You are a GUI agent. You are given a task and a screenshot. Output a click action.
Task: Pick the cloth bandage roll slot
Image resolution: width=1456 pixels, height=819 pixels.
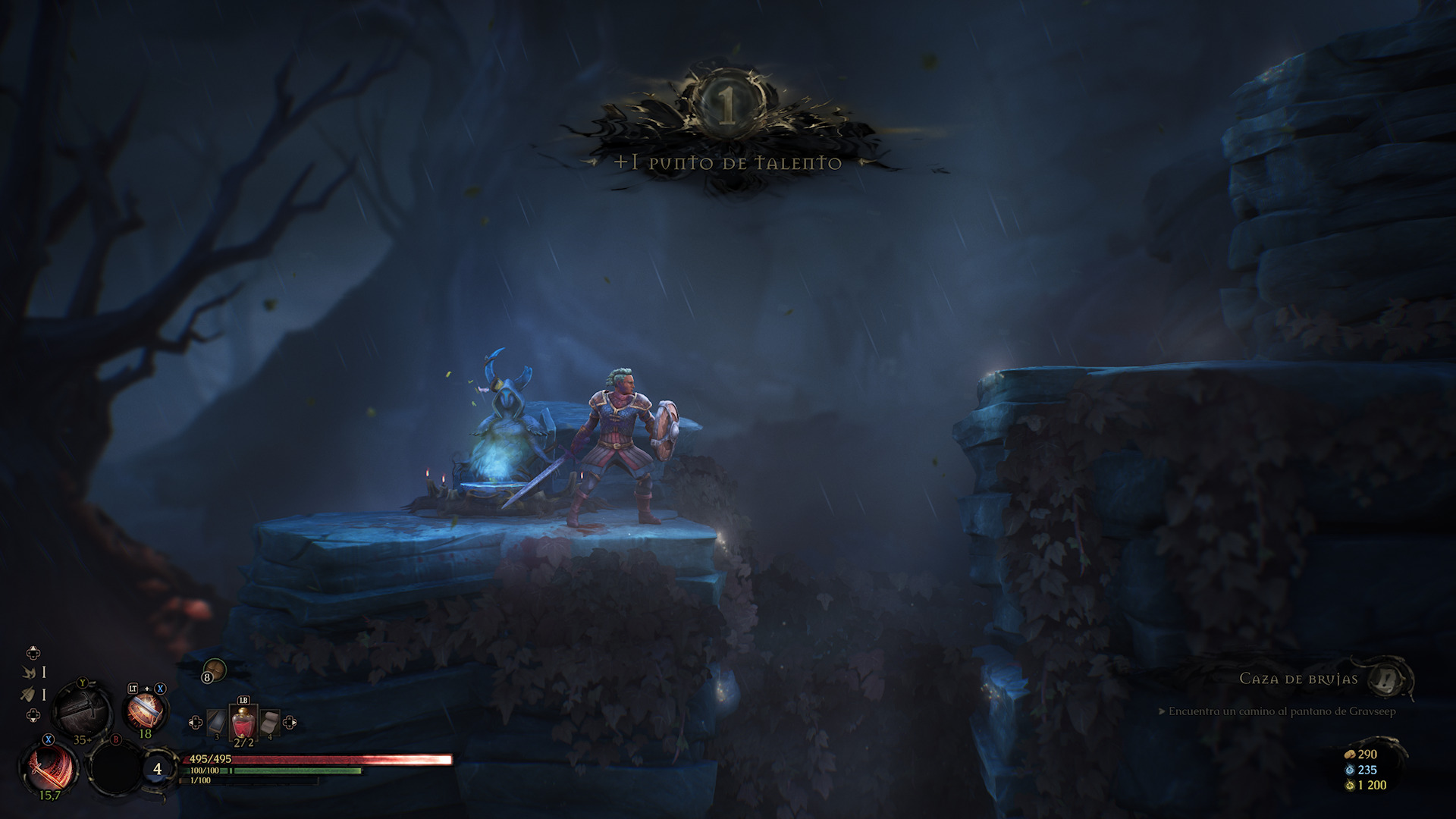pos(269,723)
